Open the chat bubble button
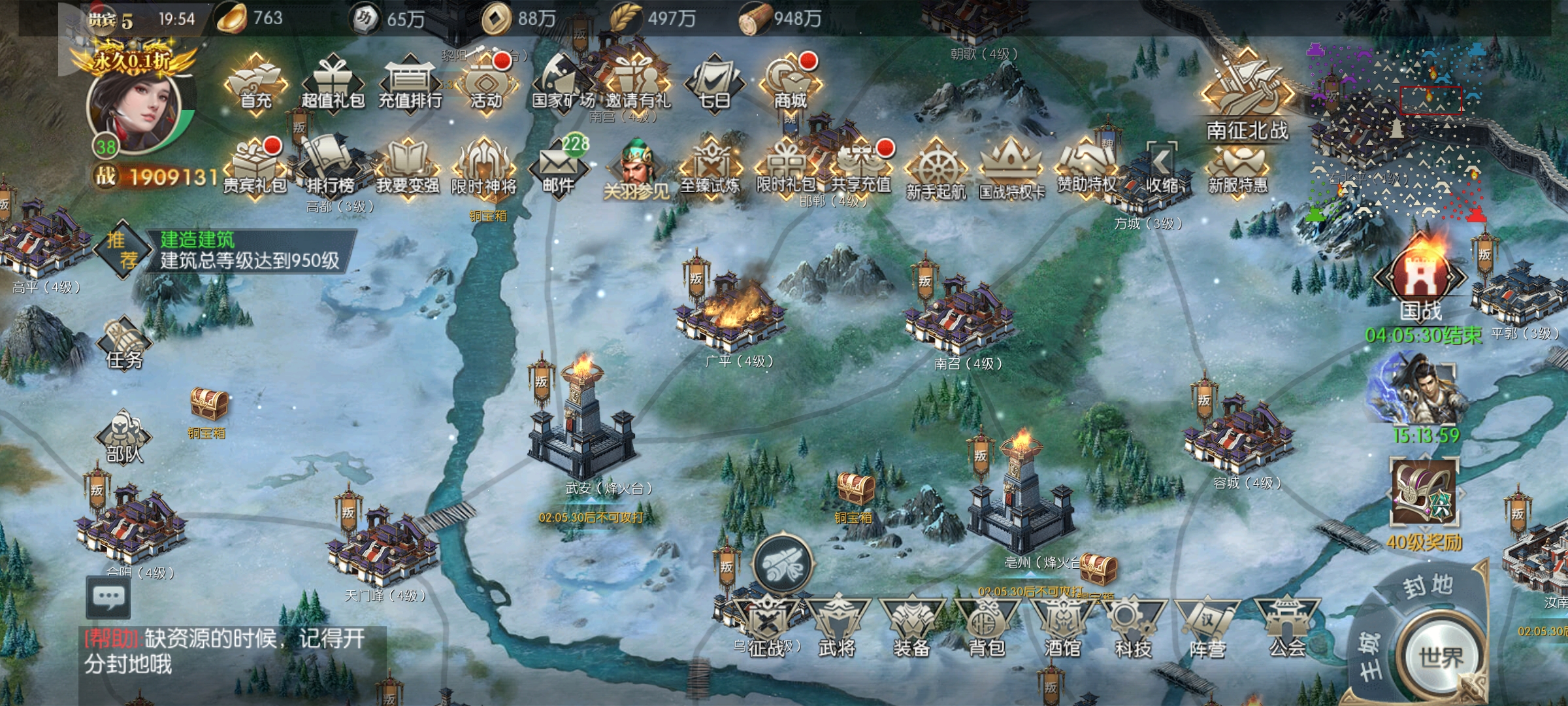 (x=108, y=597)
